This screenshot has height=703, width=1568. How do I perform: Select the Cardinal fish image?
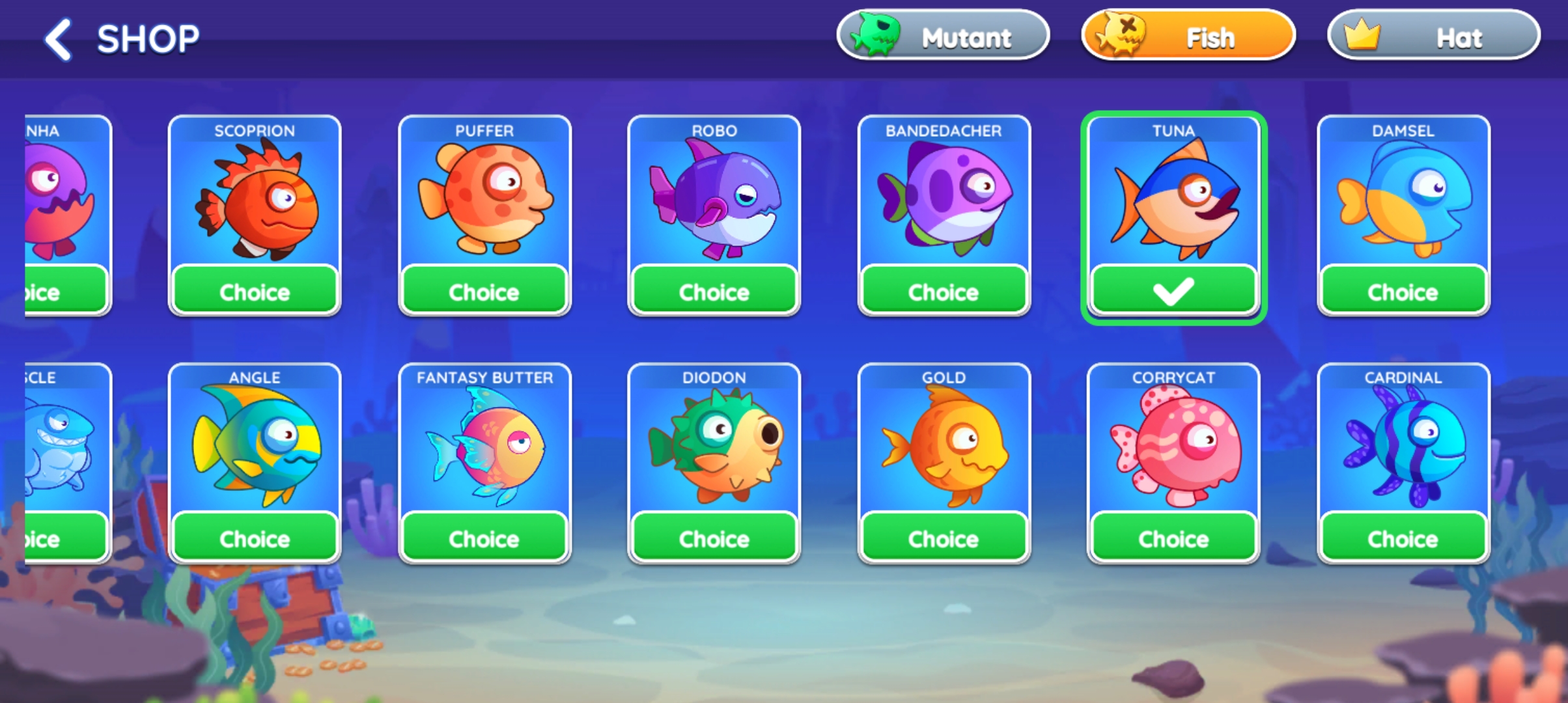tap(1403, 446)
